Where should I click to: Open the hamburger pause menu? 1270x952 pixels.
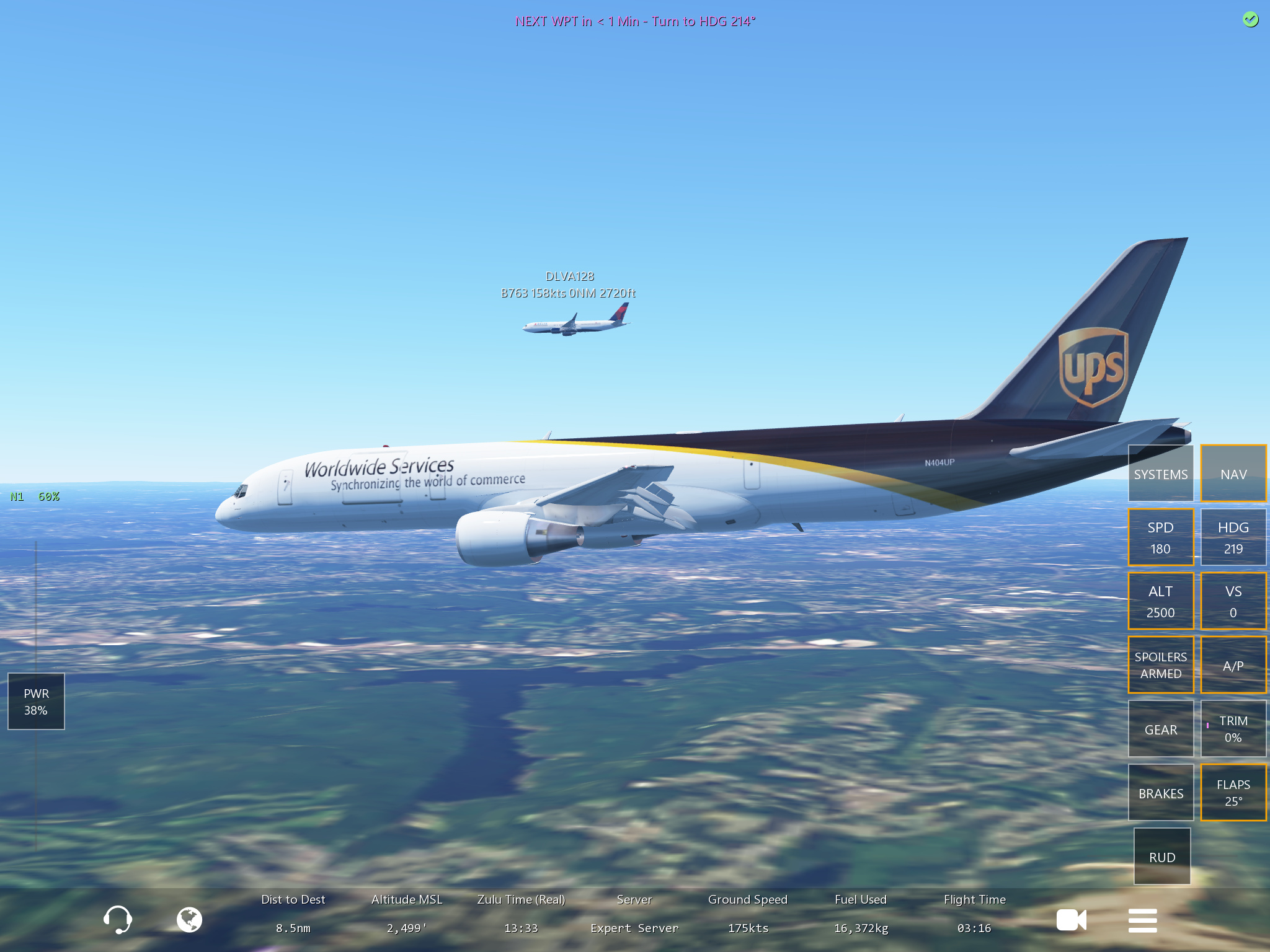point(1142,920)
